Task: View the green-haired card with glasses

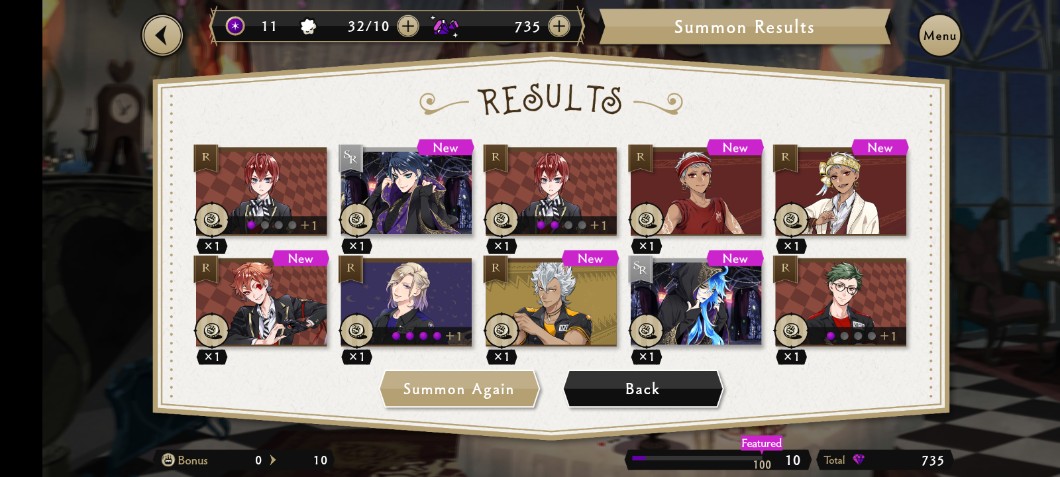Action: click(841, 302)
